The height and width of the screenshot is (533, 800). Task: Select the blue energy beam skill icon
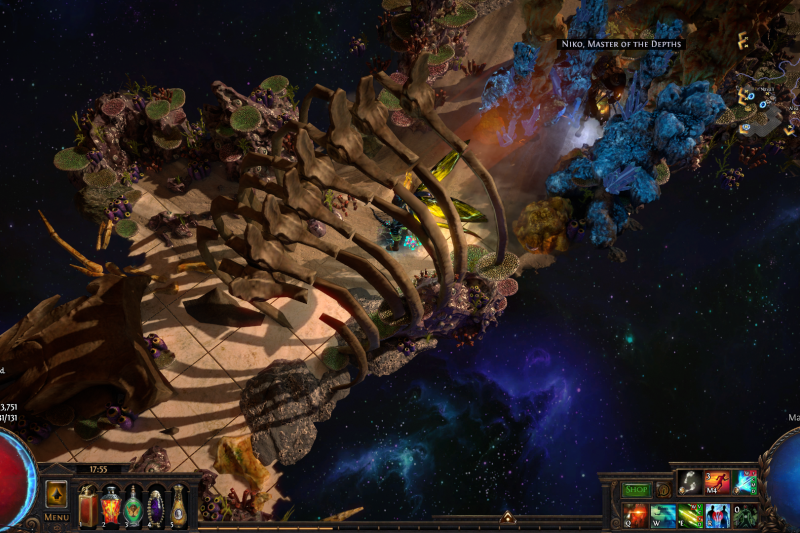(745, 482)
